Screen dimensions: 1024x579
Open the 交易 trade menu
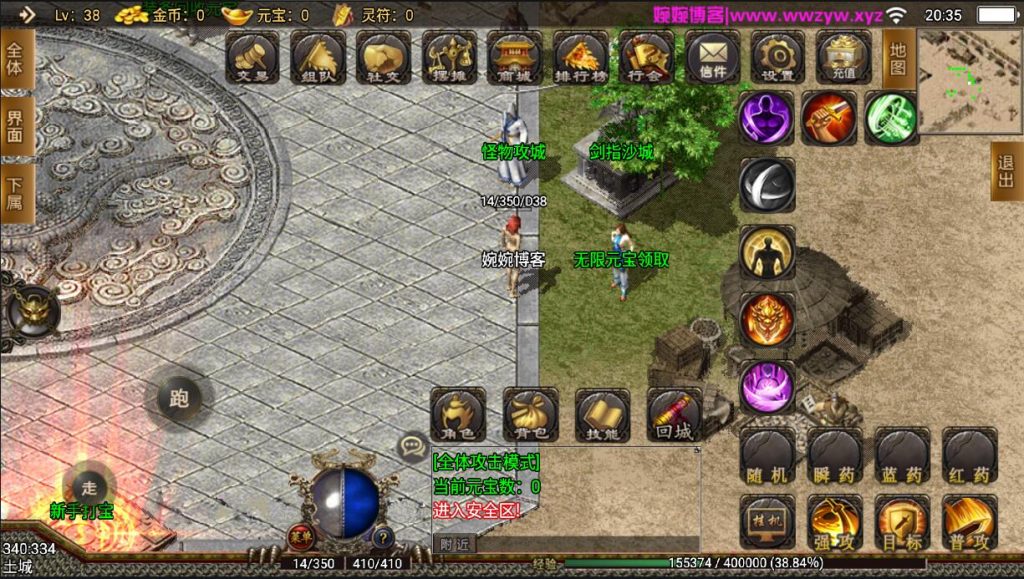253,57
